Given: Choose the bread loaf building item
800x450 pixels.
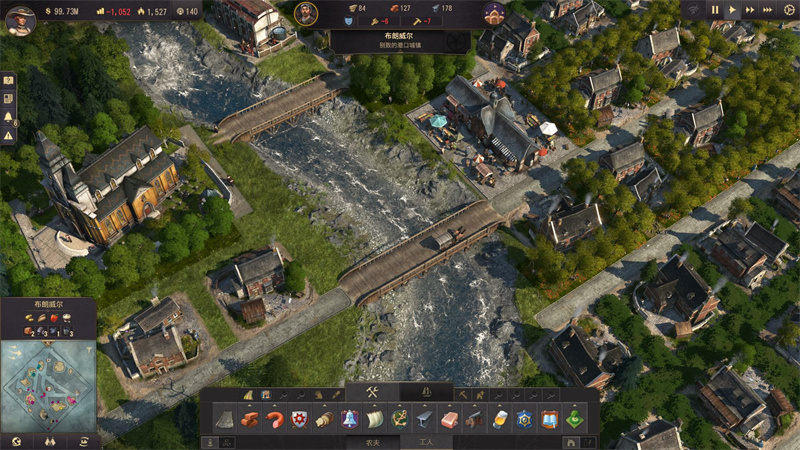Looking at the screenshot, I should click(324, 419).
